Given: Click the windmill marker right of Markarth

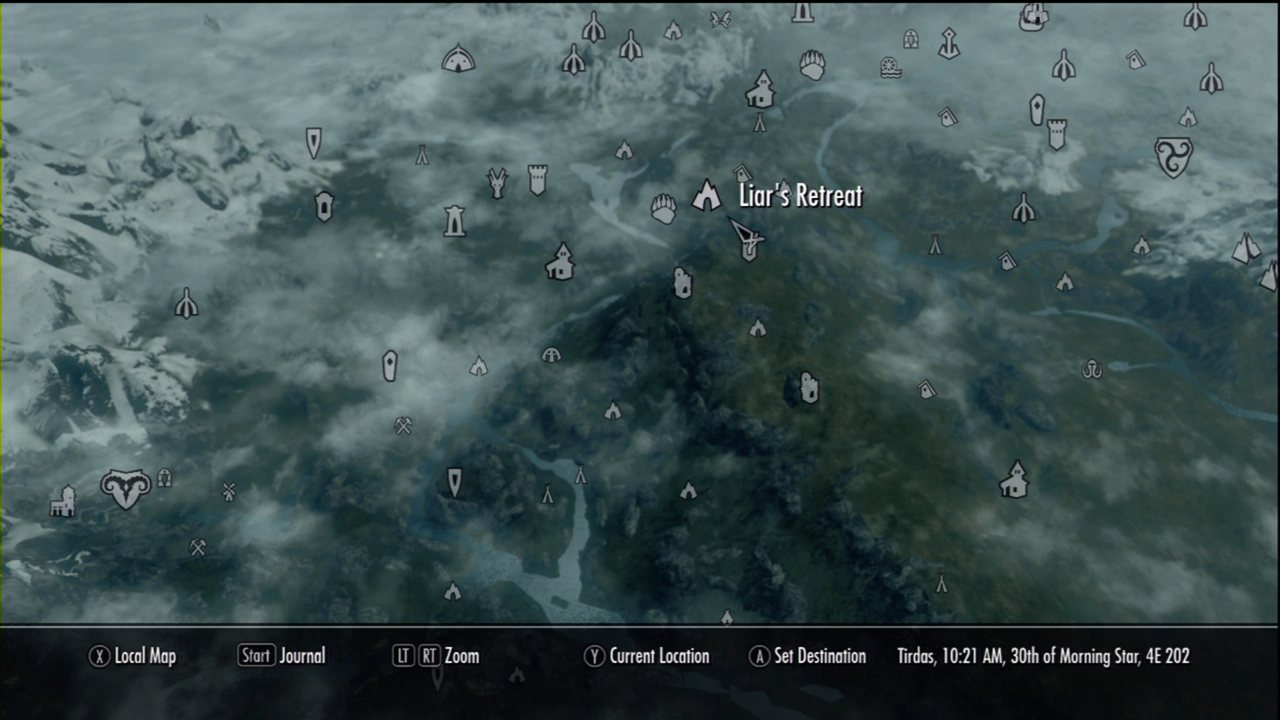Looking at the screenshot, I should tap(228, 491).
